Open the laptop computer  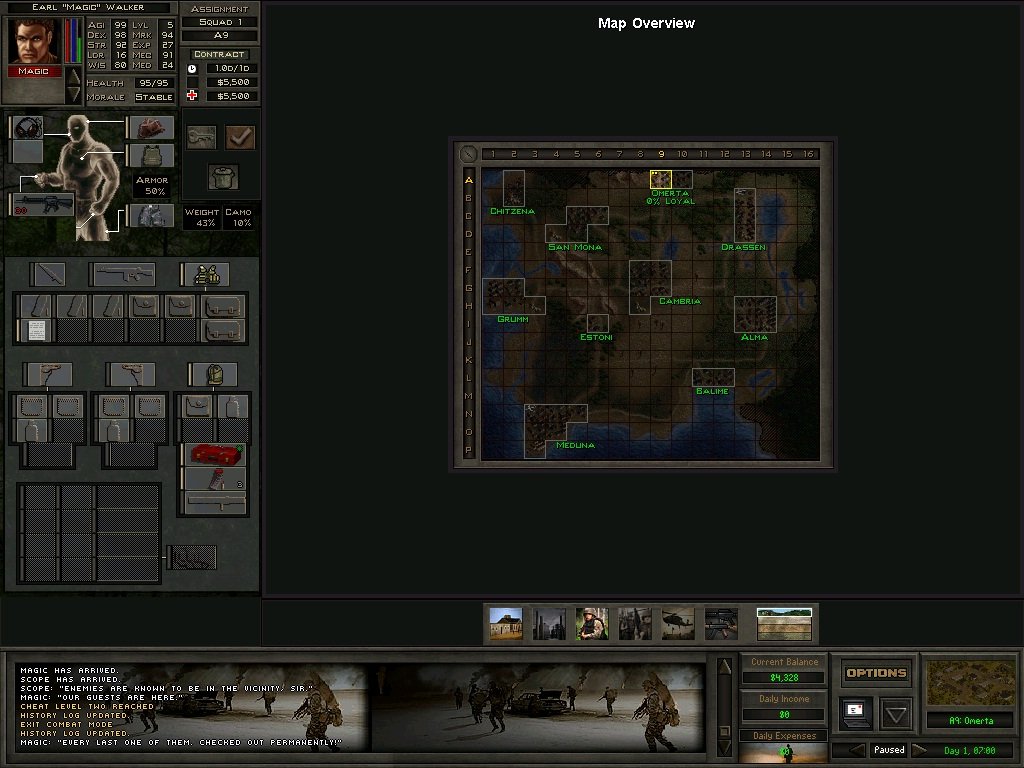856,713
